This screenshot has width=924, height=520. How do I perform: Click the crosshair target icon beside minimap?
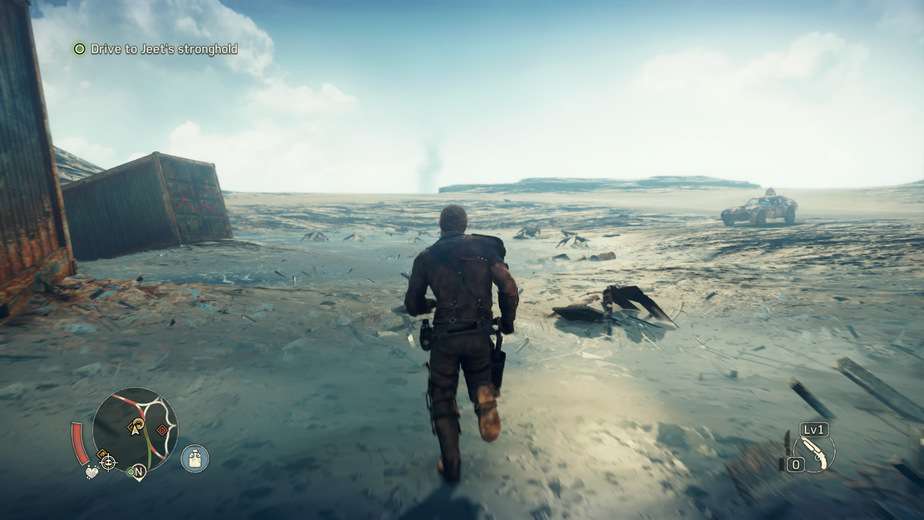107,461
